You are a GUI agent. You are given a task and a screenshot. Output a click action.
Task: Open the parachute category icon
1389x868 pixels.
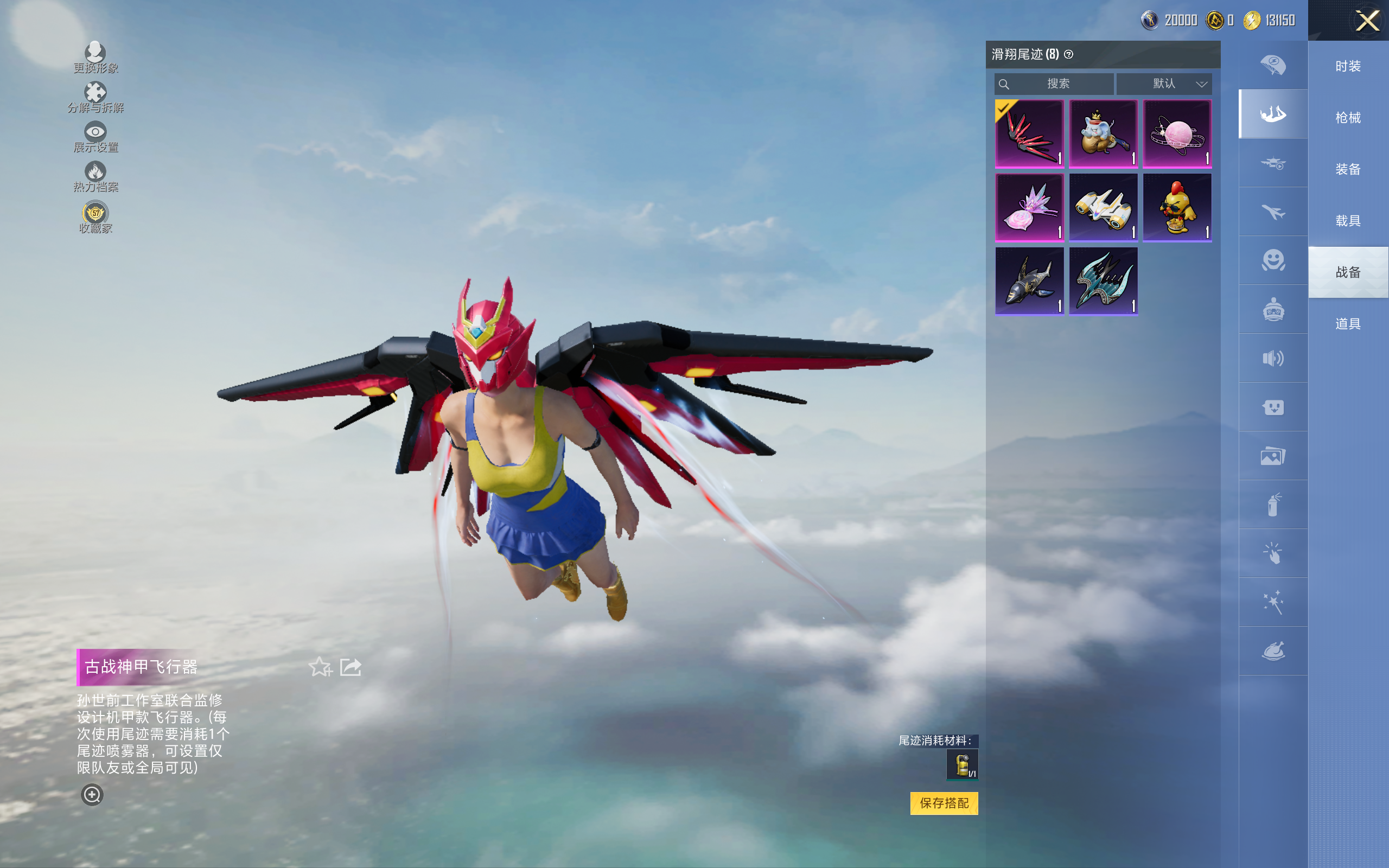1273,65
